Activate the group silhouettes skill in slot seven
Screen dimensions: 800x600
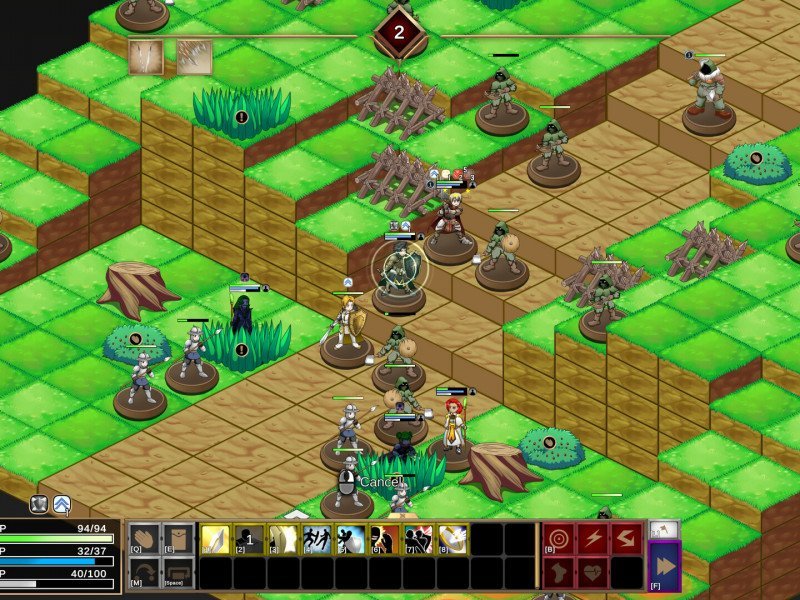(x=418, y=540)
